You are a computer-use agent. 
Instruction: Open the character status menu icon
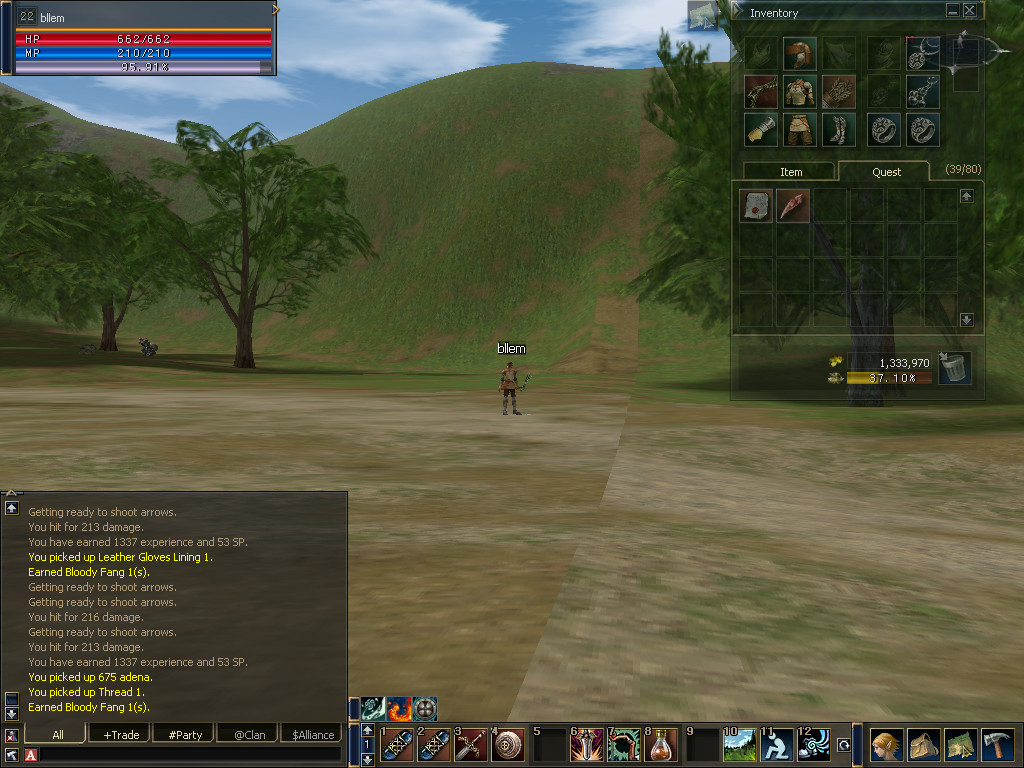[x=886, y=745]
